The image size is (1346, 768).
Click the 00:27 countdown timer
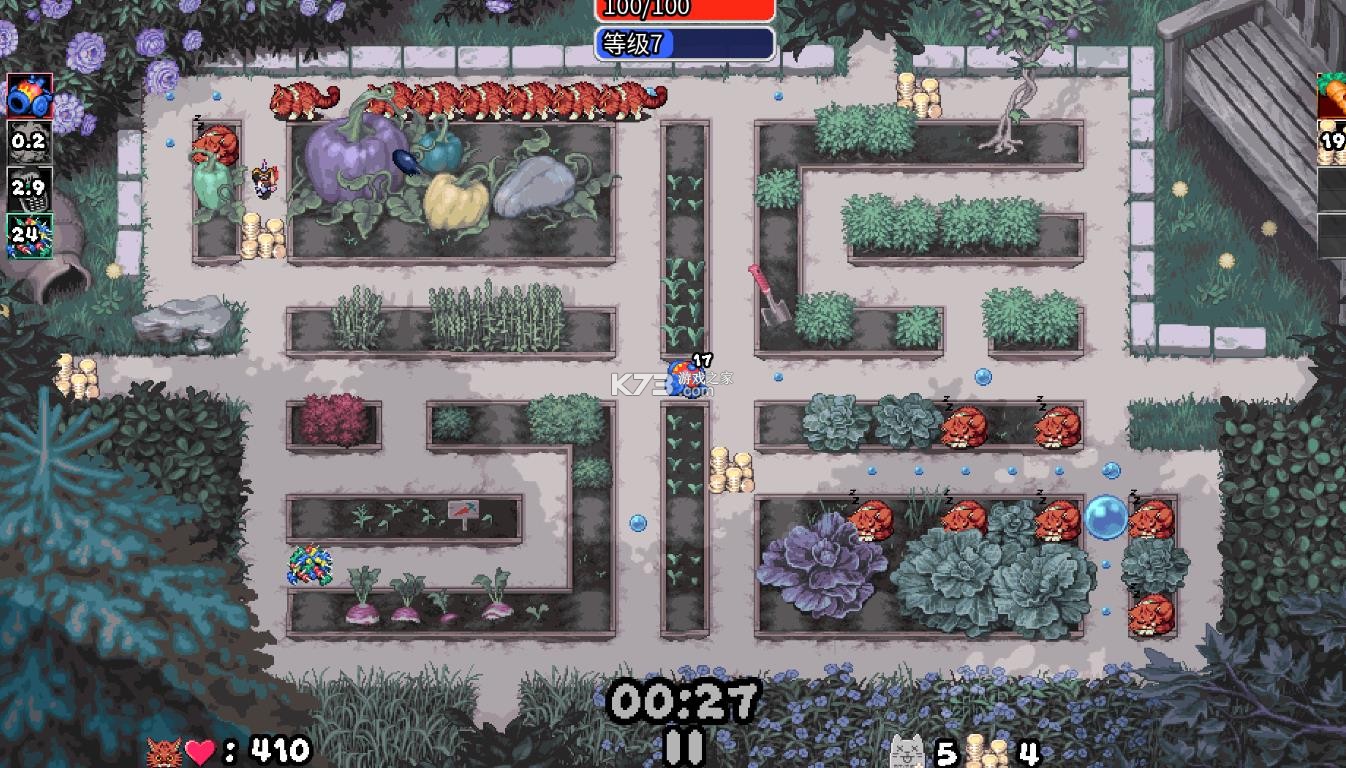click(x=684, y=697)
